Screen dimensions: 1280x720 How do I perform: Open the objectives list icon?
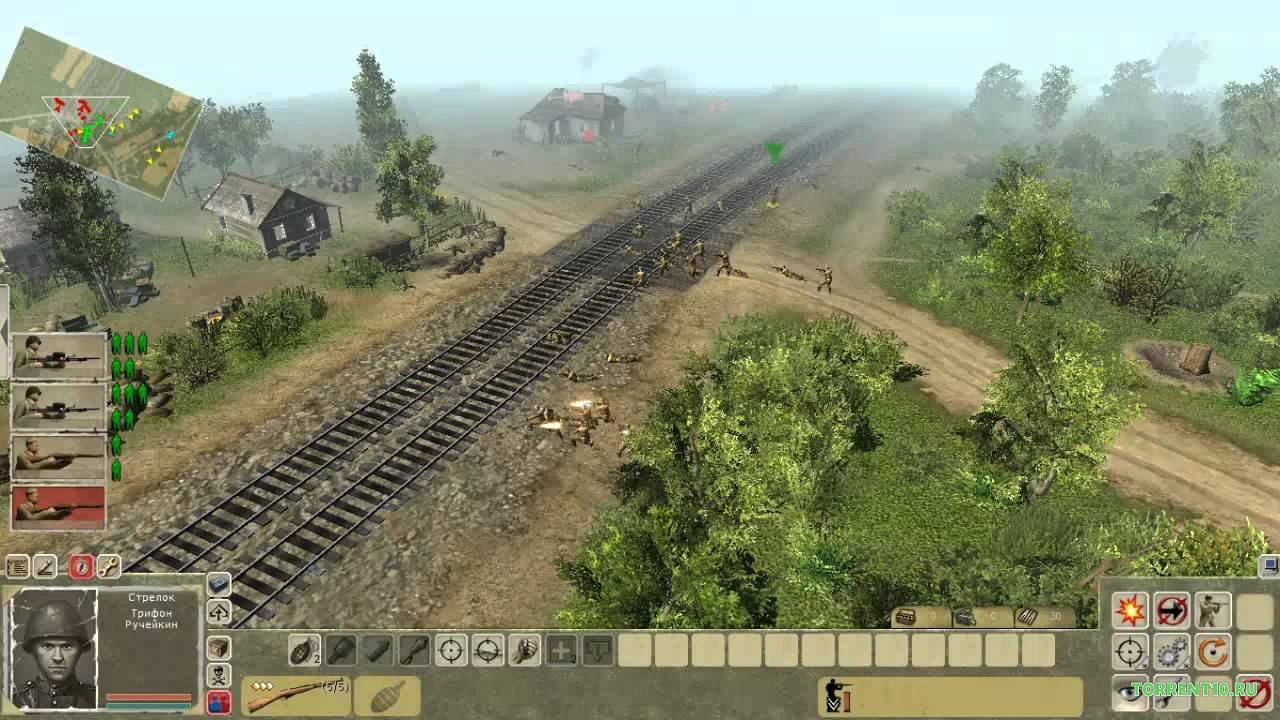(17, 567)
